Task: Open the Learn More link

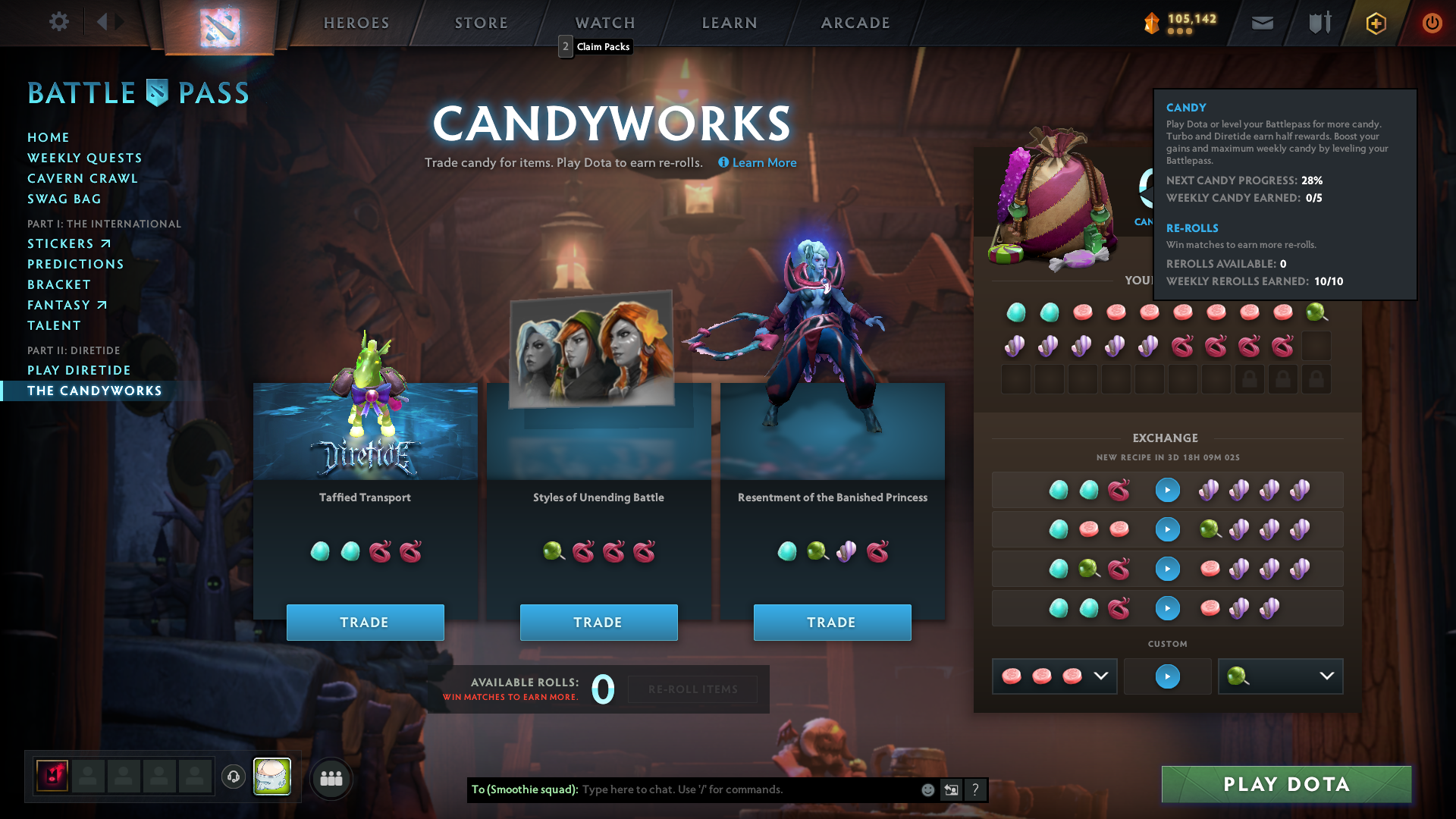Action: (x=764, y=162)
